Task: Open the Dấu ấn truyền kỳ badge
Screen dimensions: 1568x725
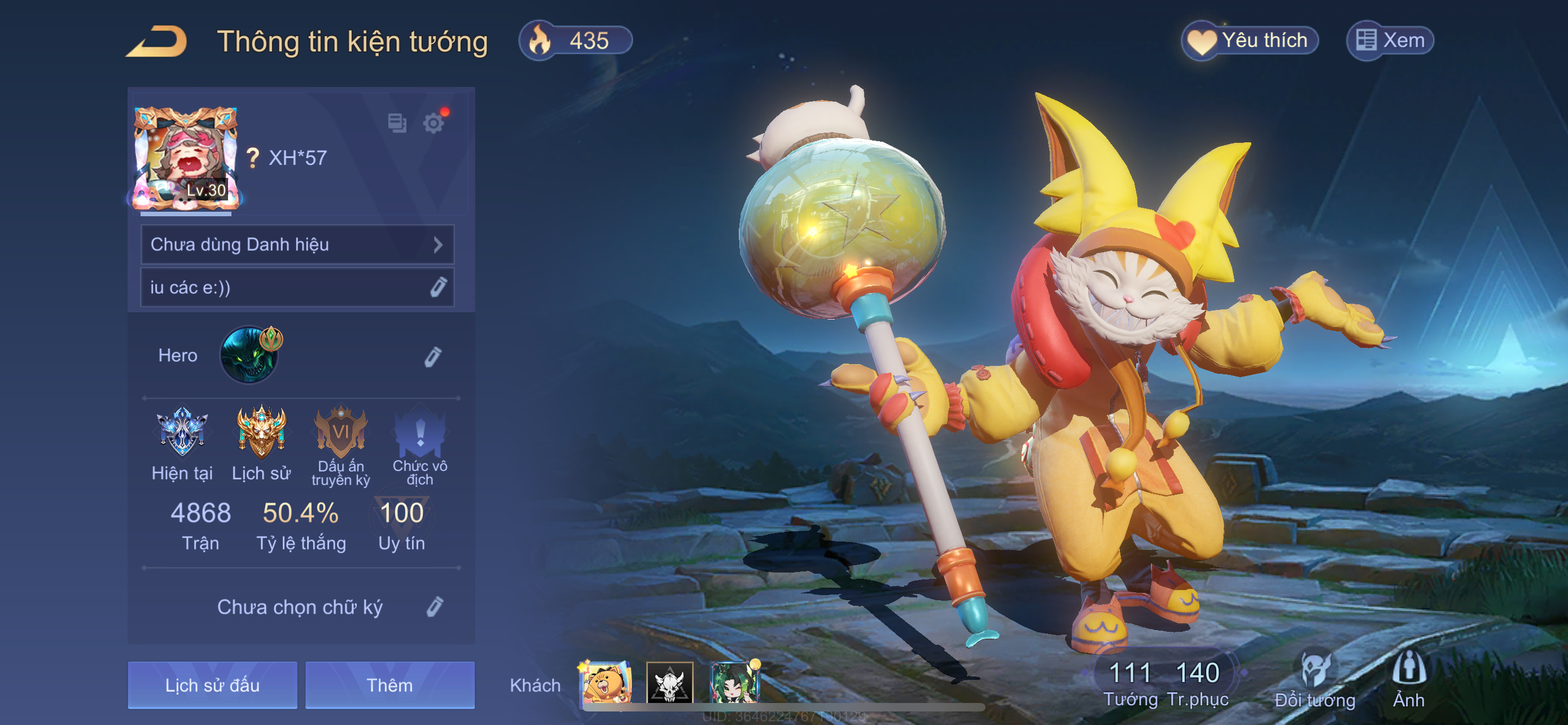Action: coord(340,433)
